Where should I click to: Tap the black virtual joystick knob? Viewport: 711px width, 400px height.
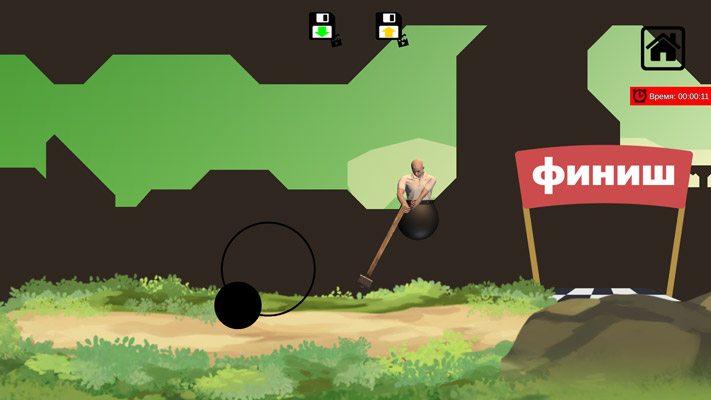point(238,305)
